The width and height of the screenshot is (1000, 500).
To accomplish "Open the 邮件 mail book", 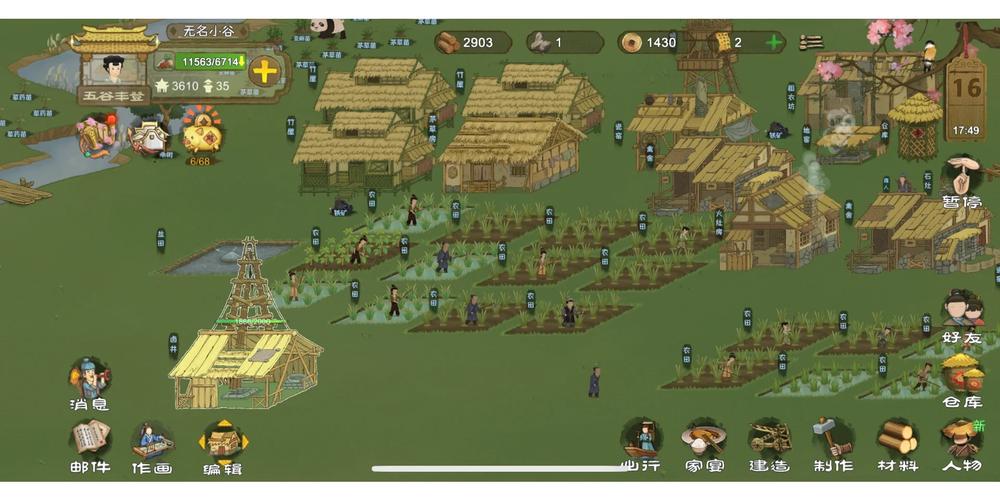I will (x=89, y=444).
